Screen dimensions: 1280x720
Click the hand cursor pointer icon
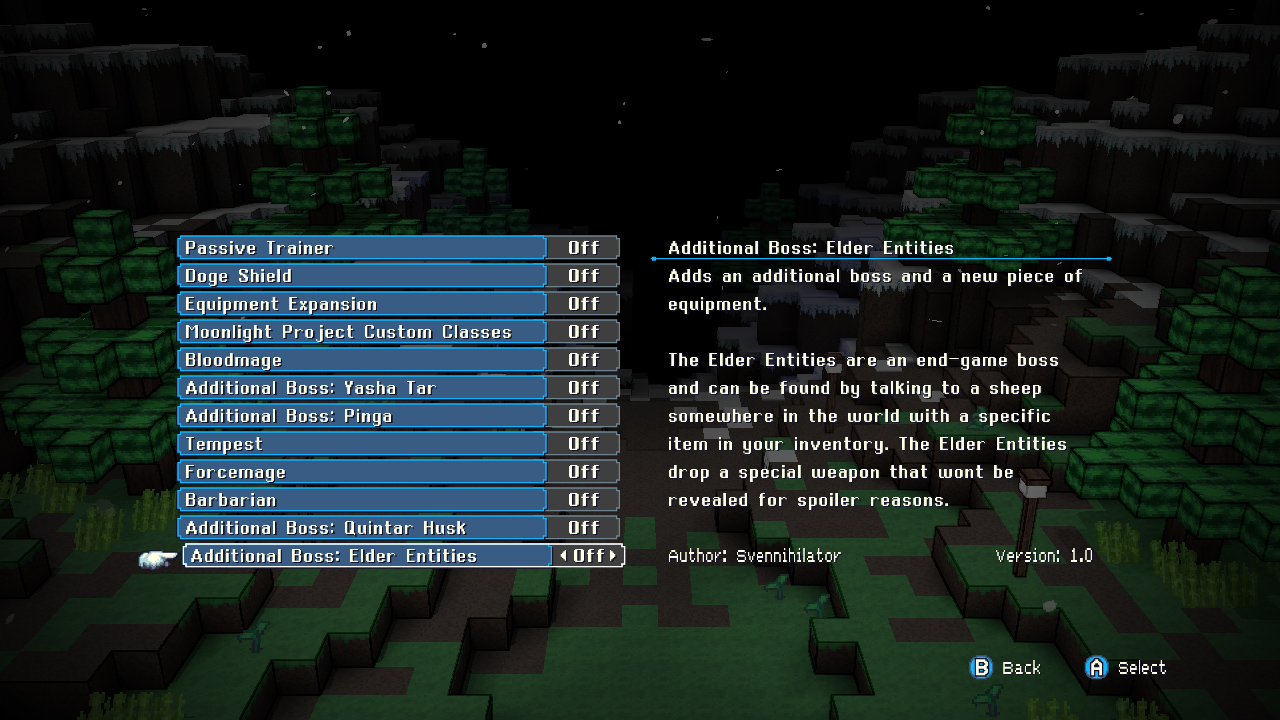[x=156, y=560]
